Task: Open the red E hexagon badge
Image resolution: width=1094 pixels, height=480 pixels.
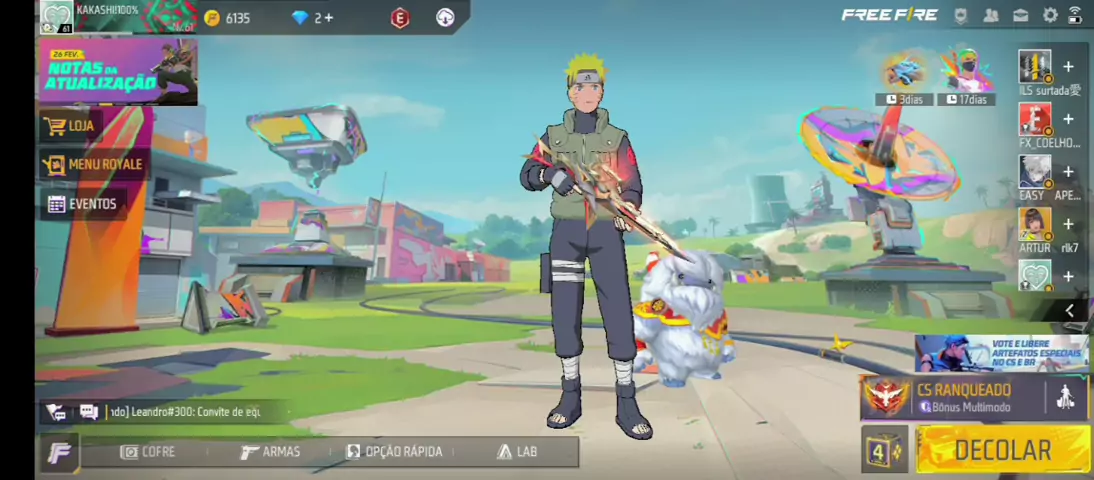Action: (x=400, y=18)
